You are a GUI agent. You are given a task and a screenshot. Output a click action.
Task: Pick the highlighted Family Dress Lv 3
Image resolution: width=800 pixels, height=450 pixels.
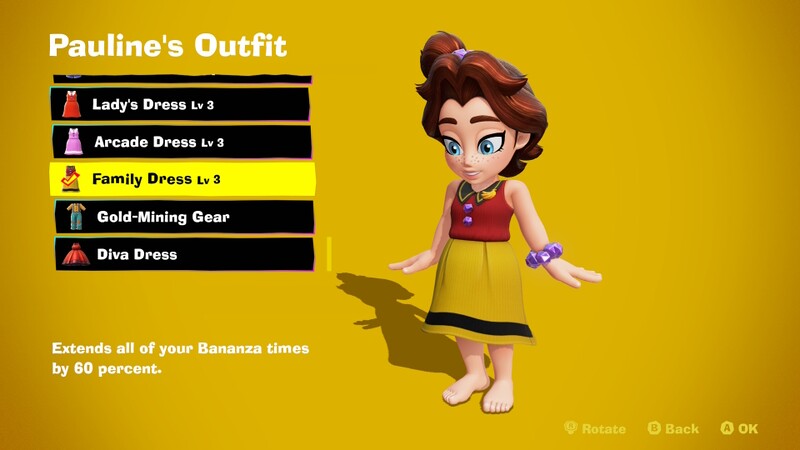(182, 179)
